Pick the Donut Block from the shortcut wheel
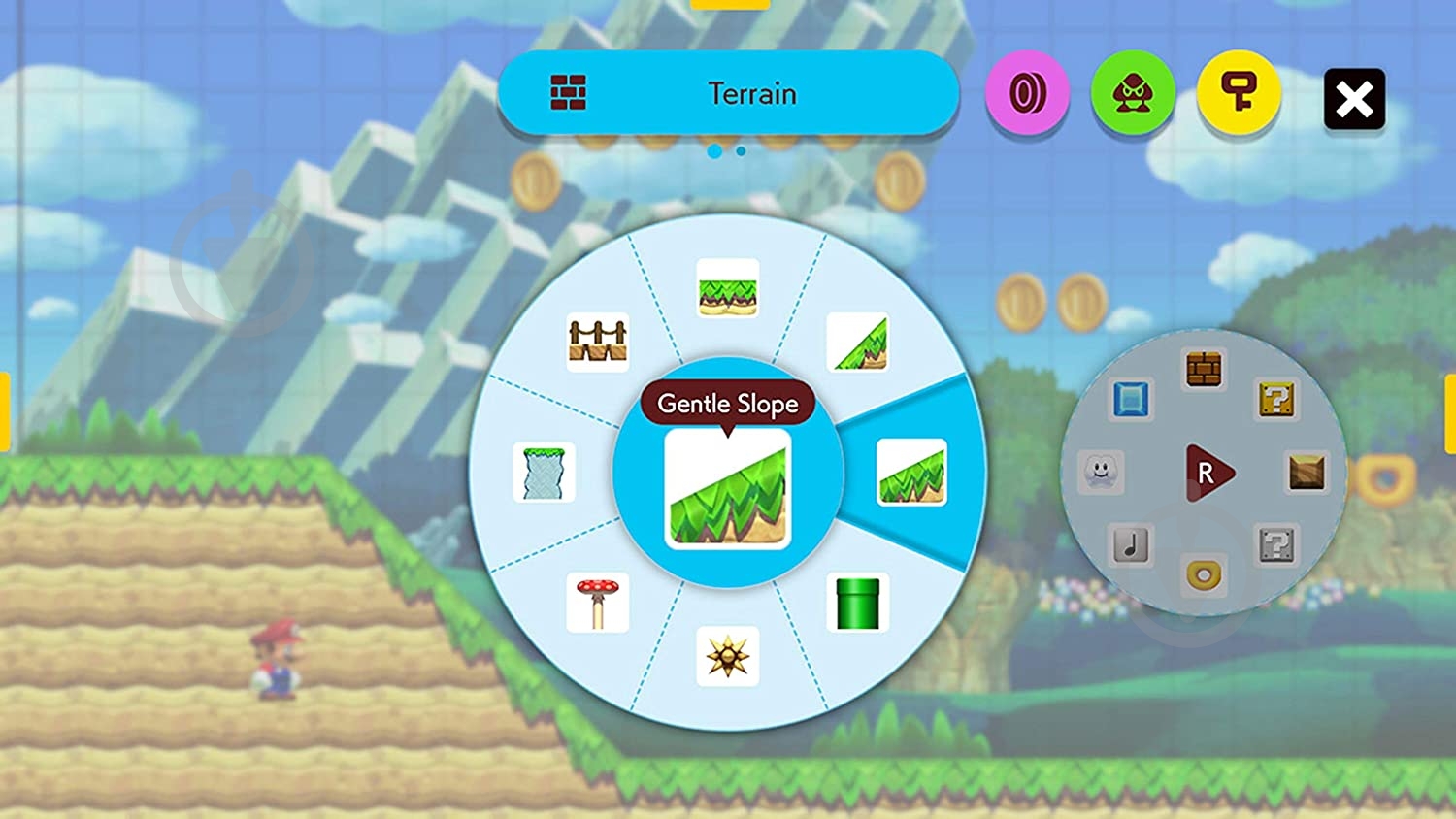The image size is (1456, 819). (1201, 575)
